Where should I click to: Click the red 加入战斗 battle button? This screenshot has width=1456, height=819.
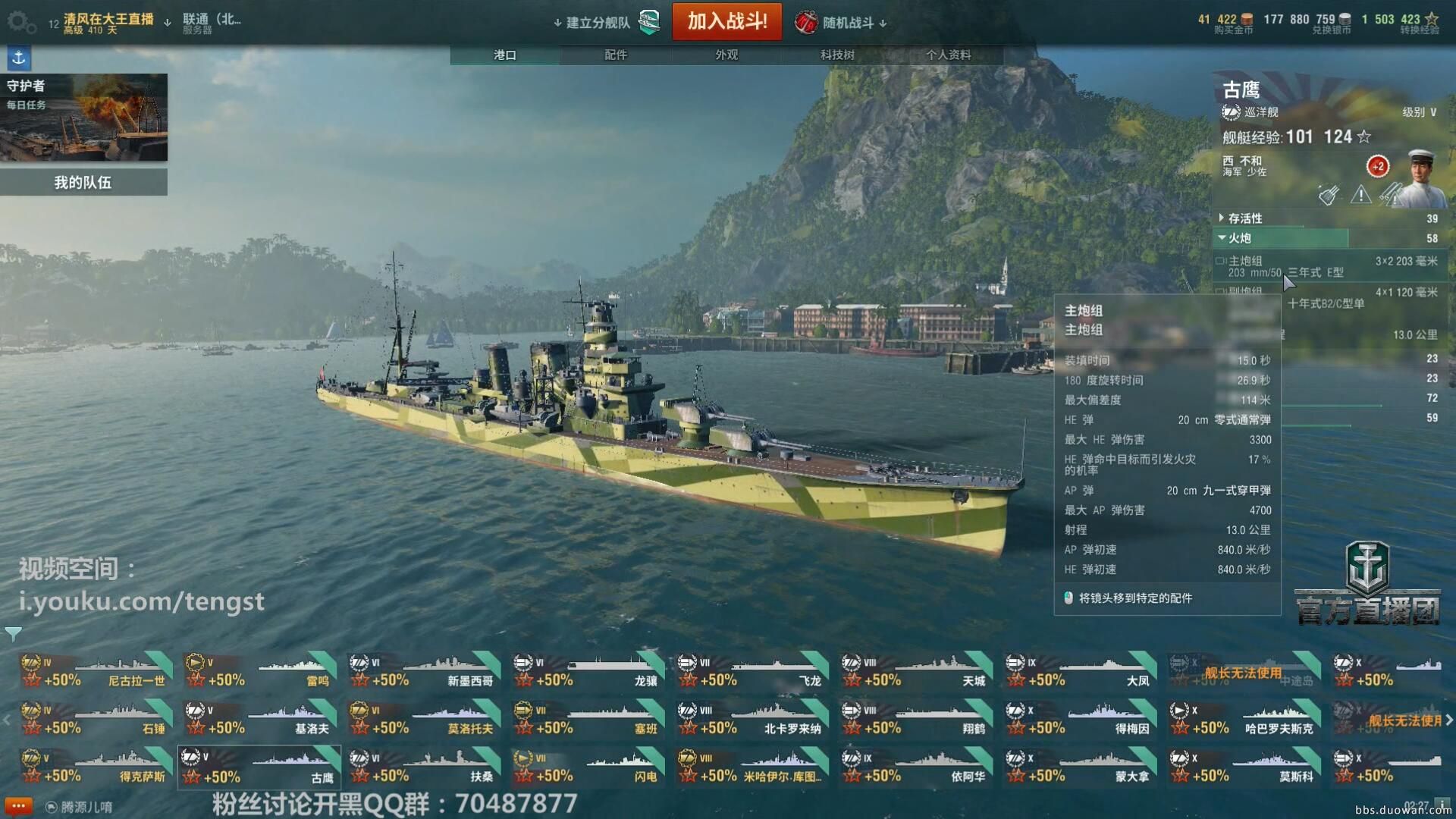(726, 21)
